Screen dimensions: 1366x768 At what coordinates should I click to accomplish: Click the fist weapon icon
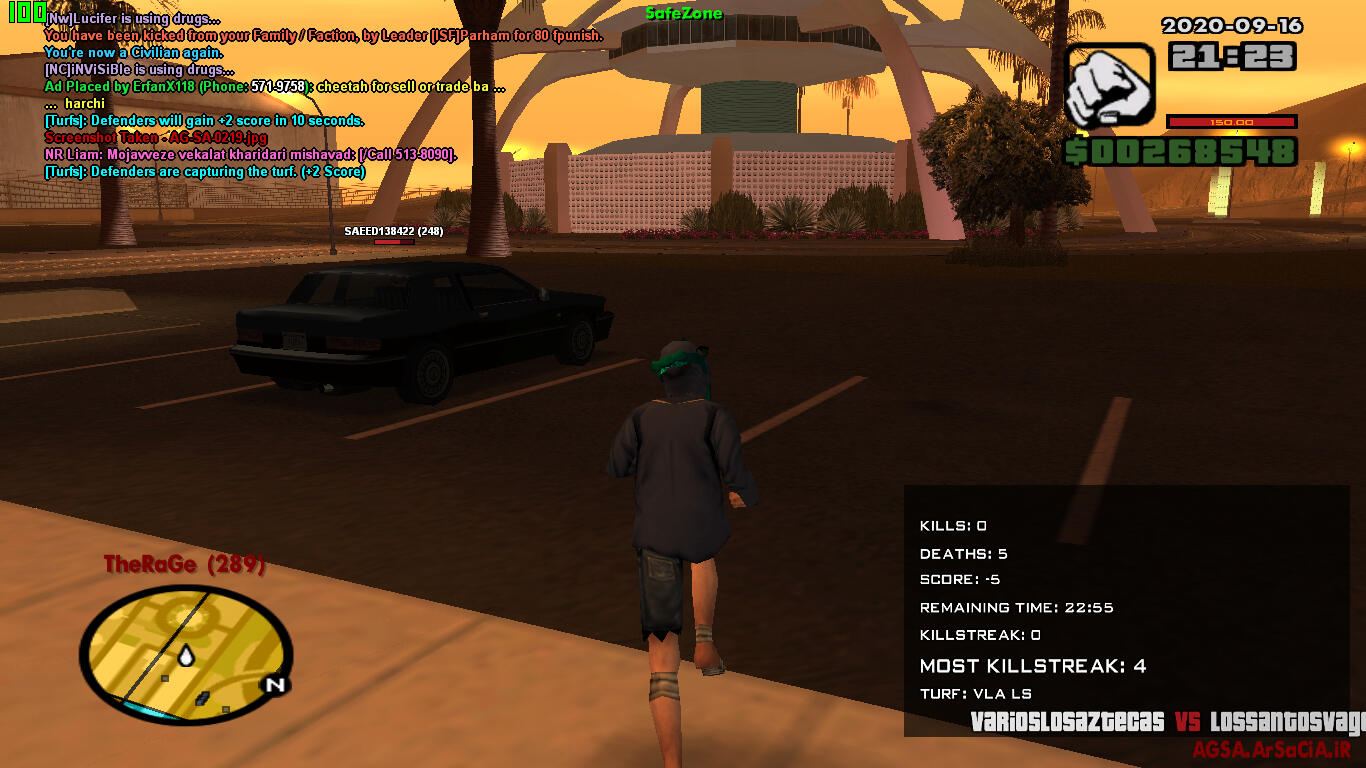[1109, 86]
